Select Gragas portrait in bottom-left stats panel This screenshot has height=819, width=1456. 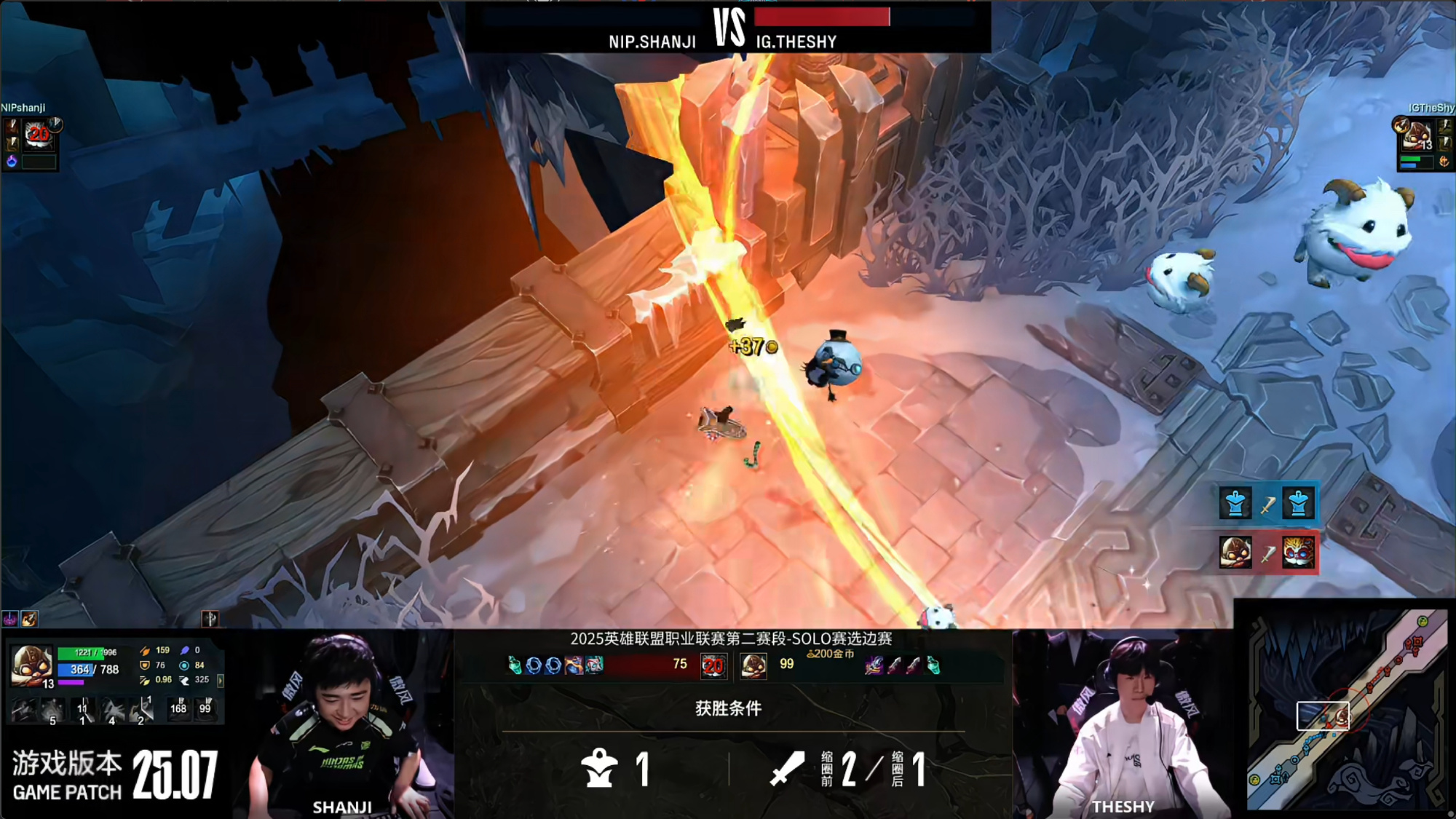[31, 665]
